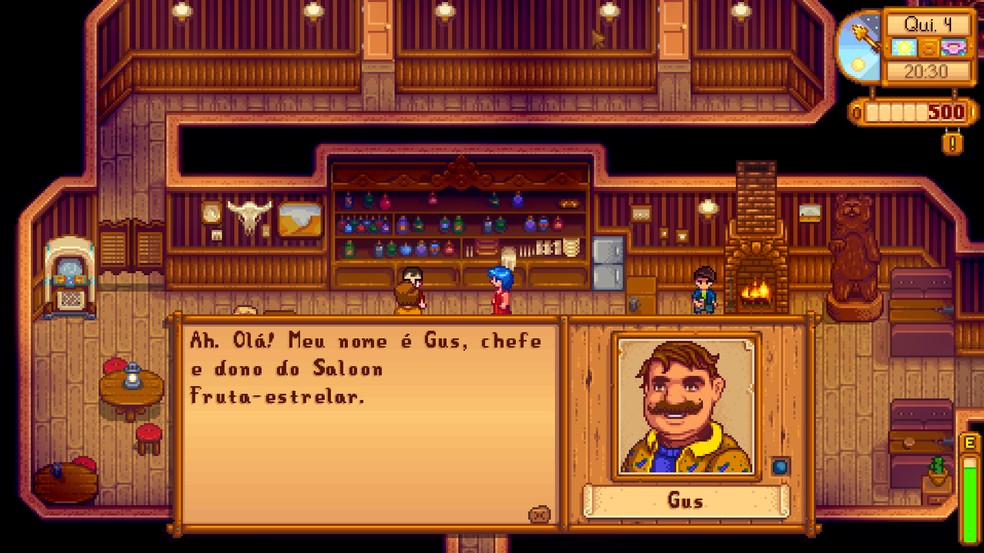Open the journal exclamation mark icon

(x=953, y=143)
